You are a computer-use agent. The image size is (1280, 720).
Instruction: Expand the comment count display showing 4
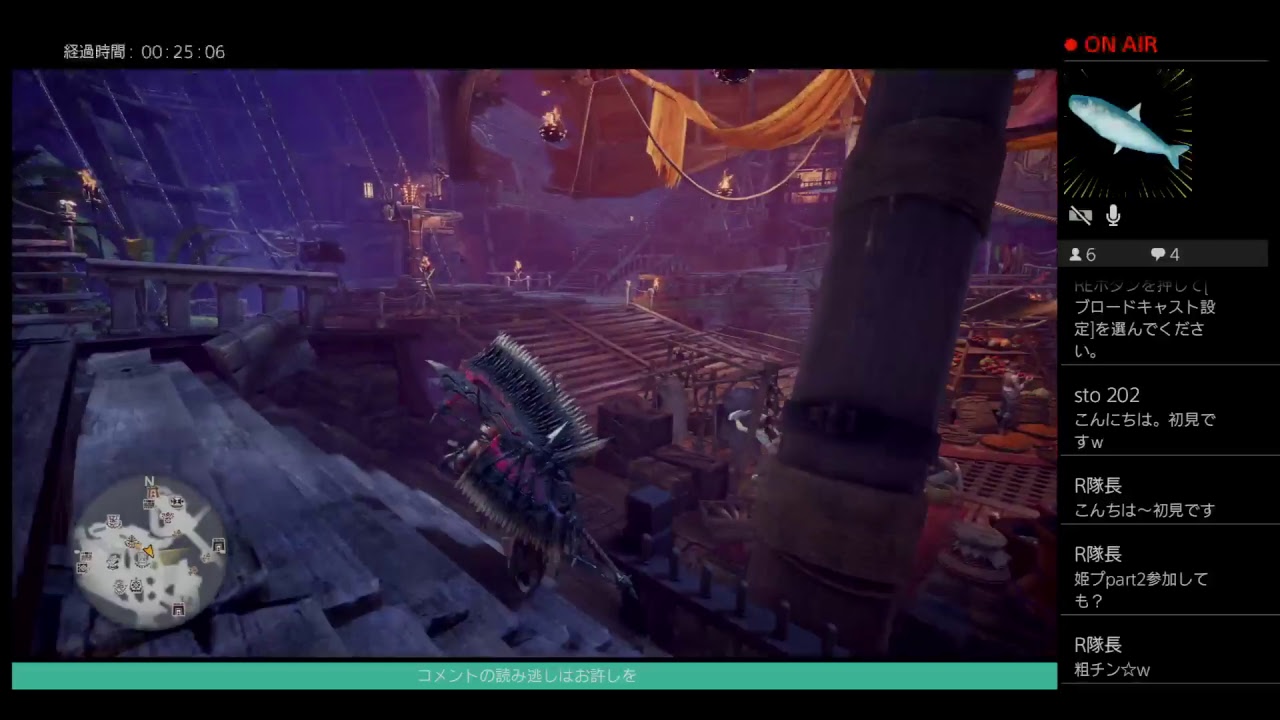[x=1166, y=254]
